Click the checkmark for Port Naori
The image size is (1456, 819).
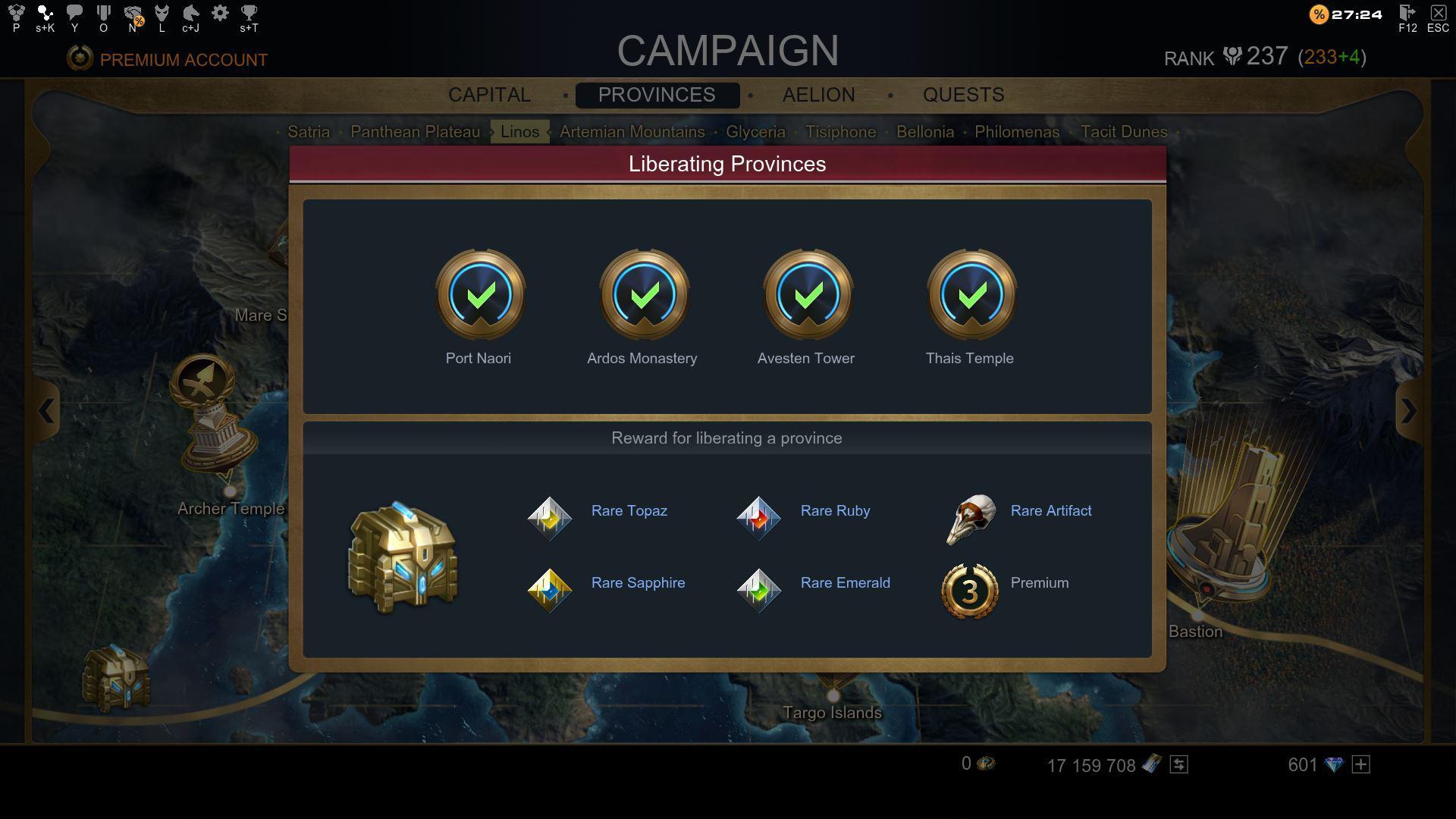pos(480,297)
